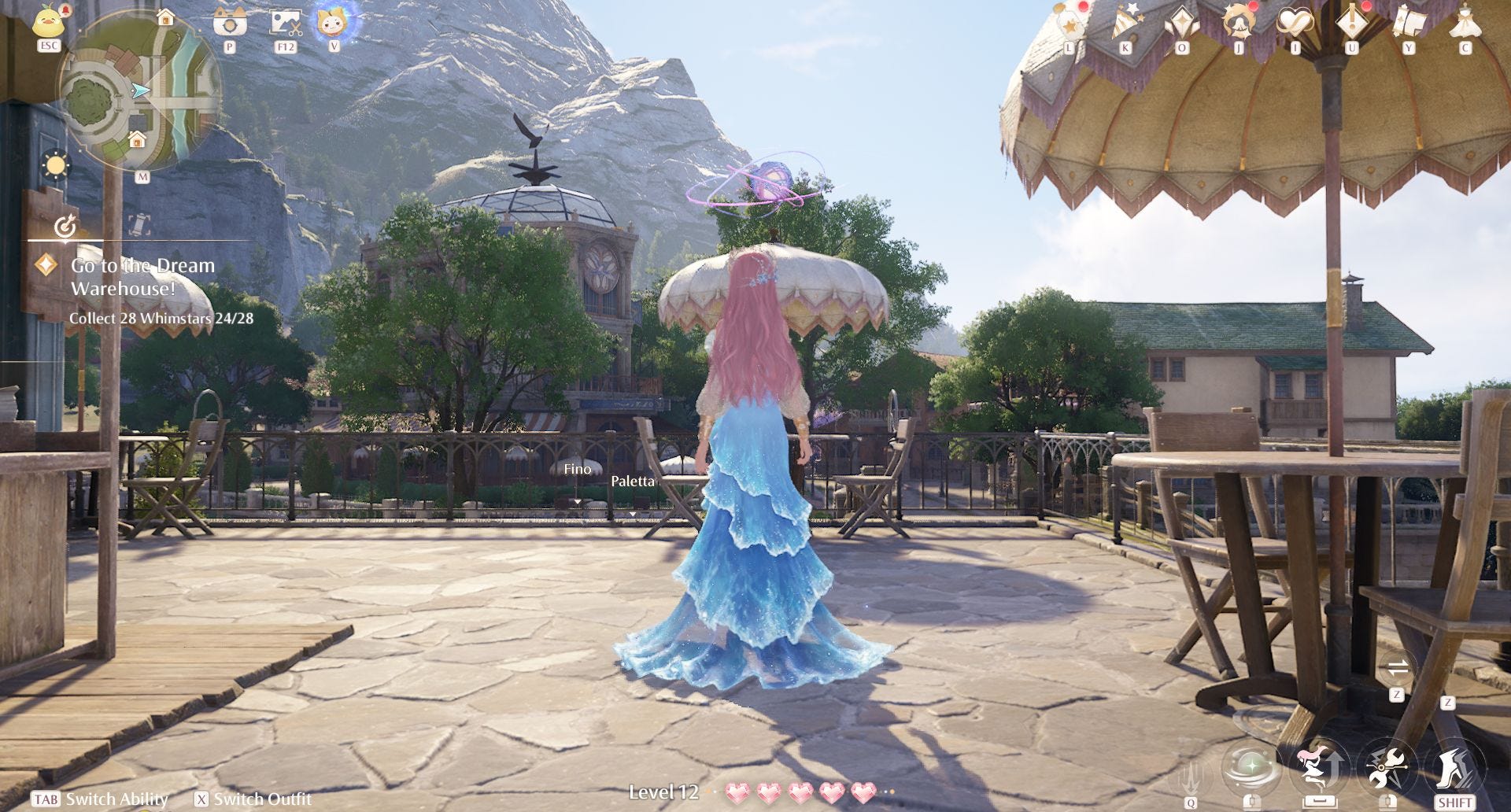The image size is (1511, 812).
Task: Open the bell wreath icon menu
Action: (x=1239, y=22)
